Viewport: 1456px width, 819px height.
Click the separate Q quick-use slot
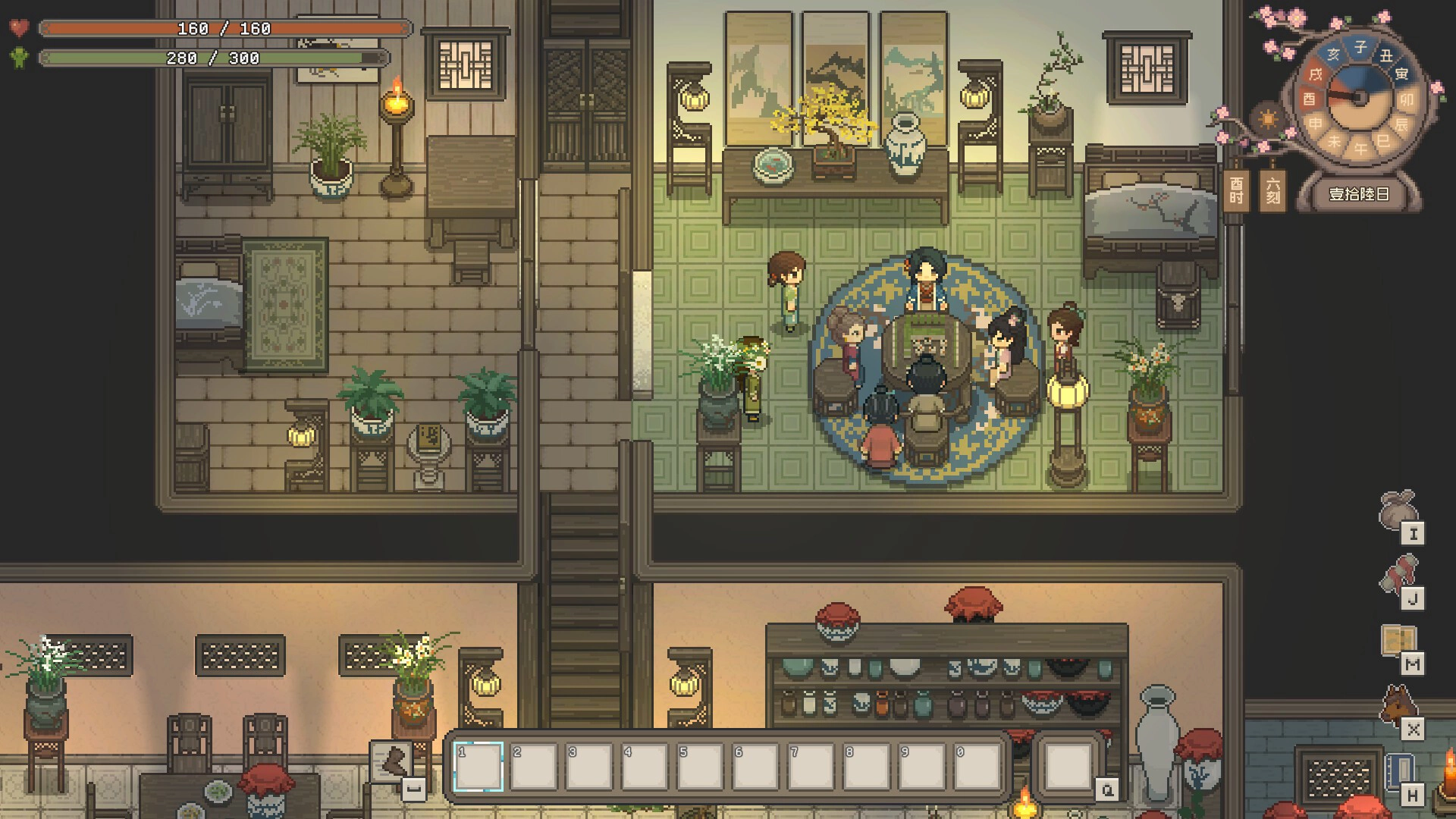(1068, 767)
